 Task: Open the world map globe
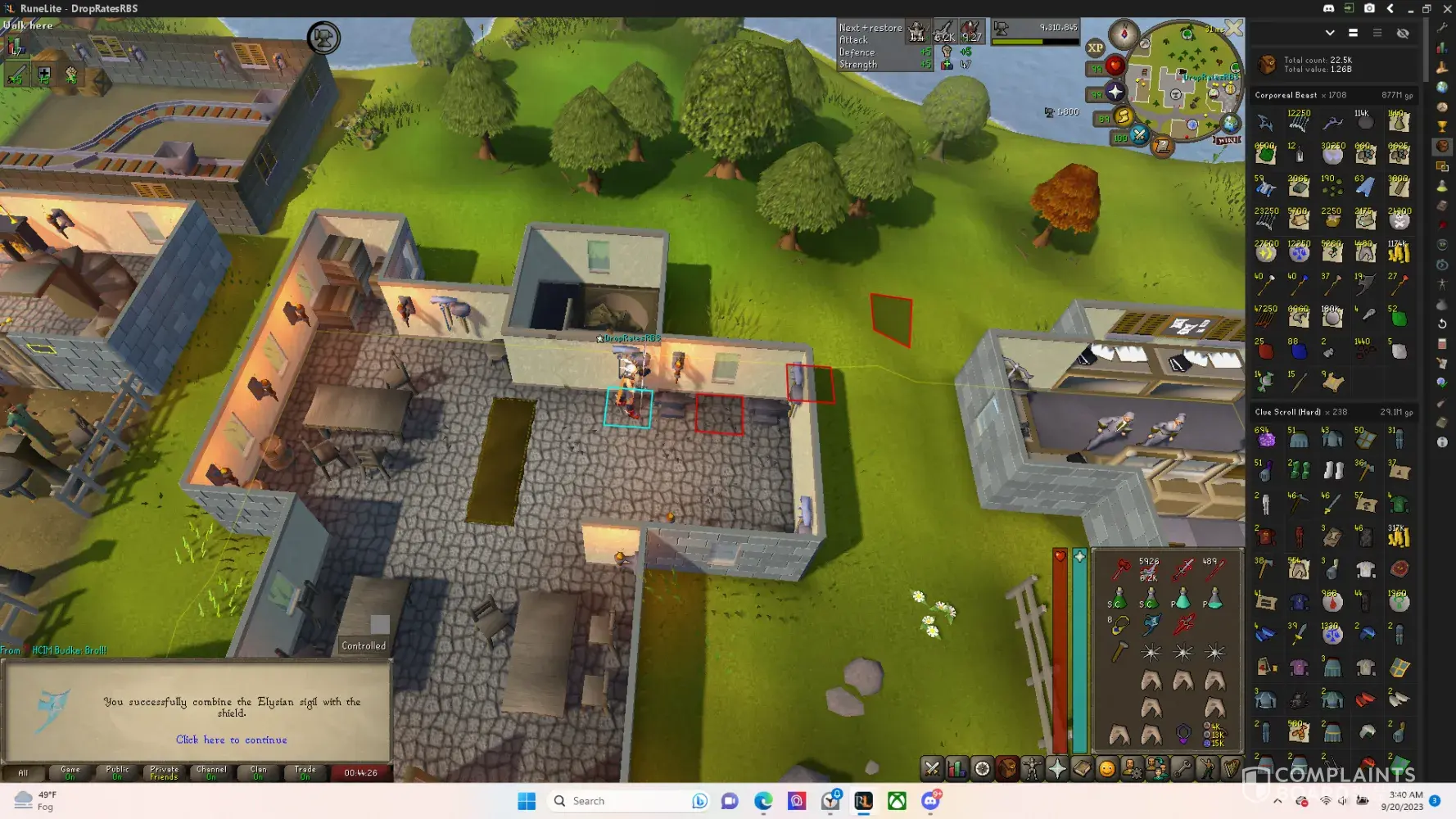1231,123
